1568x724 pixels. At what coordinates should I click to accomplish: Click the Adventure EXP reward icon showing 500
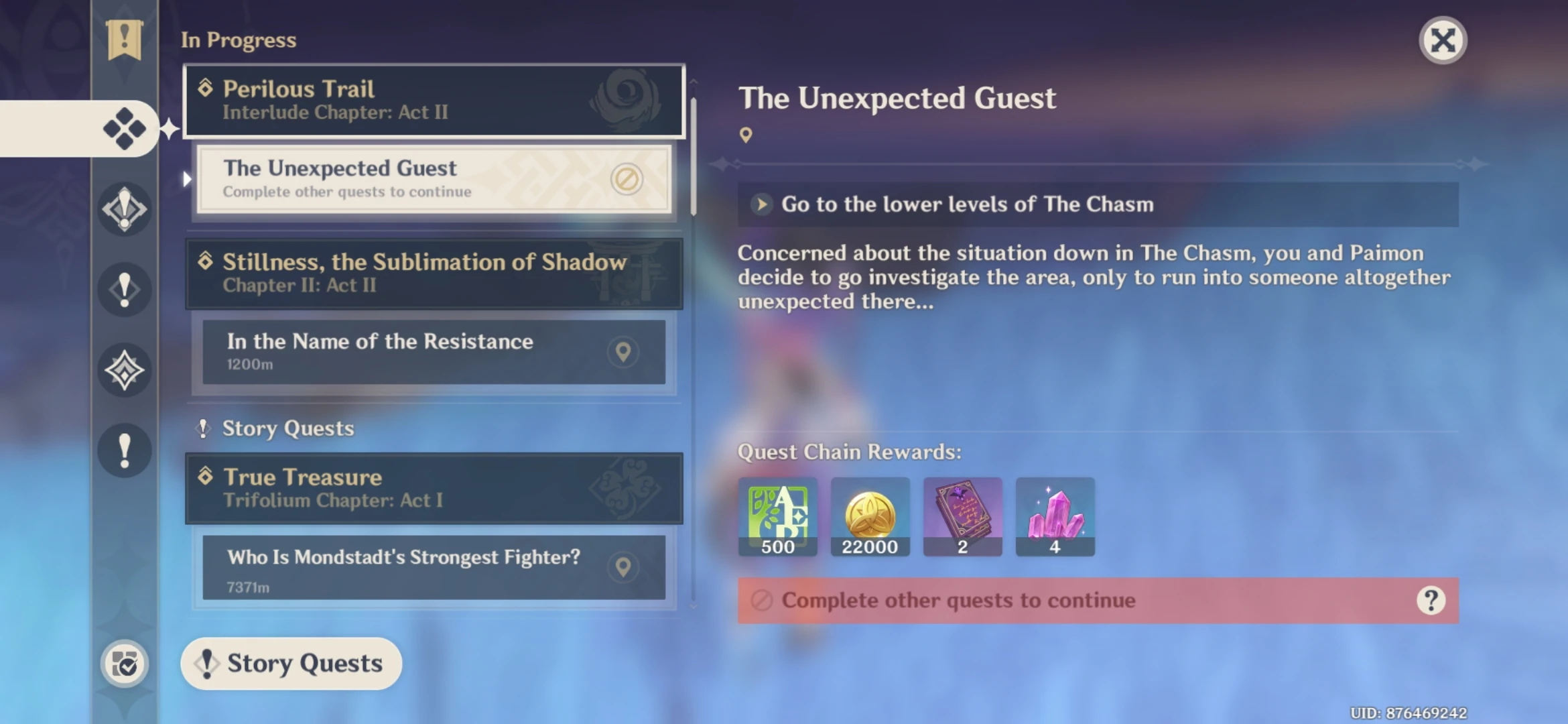coord(777,516)
